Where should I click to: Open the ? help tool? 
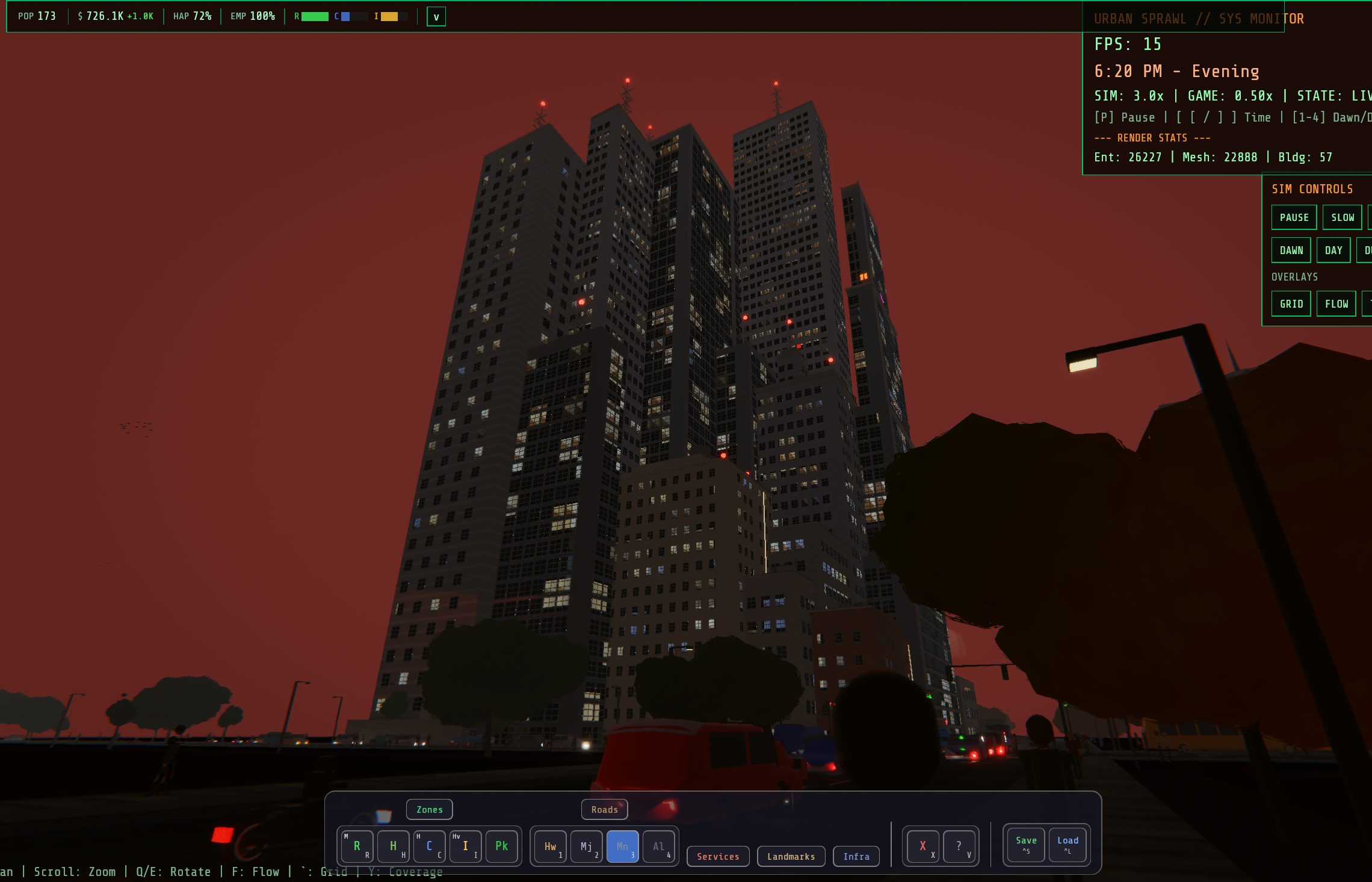(x=959, y=845)
